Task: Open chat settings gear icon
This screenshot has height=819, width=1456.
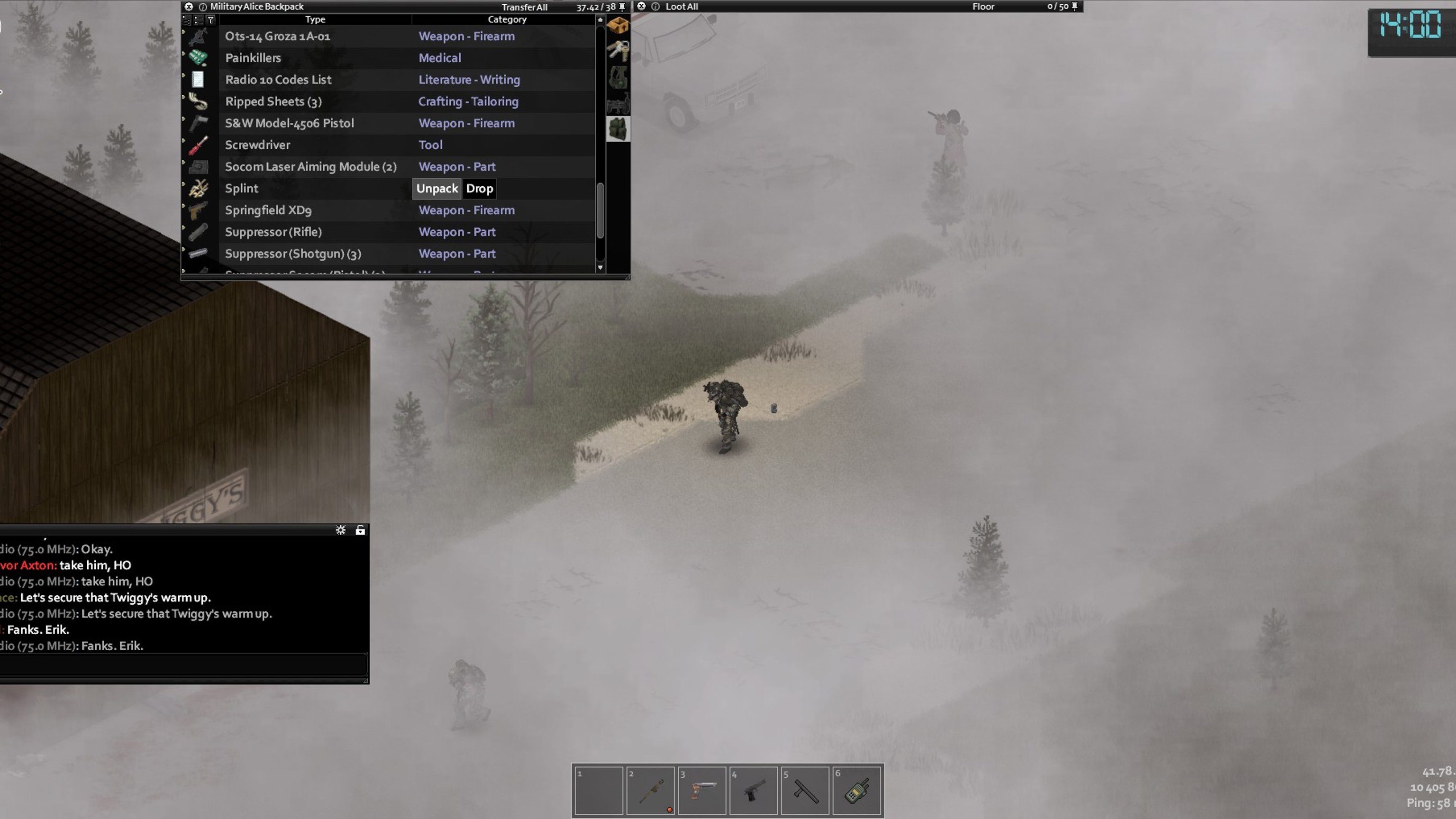Action: (340, 529)
